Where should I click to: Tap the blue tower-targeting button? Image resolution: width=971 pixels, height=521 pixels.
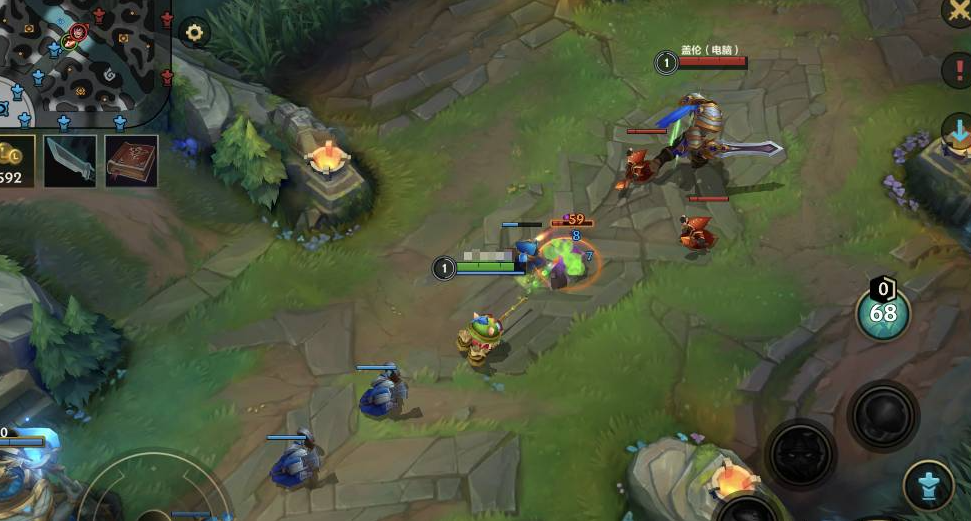[928, 486]
